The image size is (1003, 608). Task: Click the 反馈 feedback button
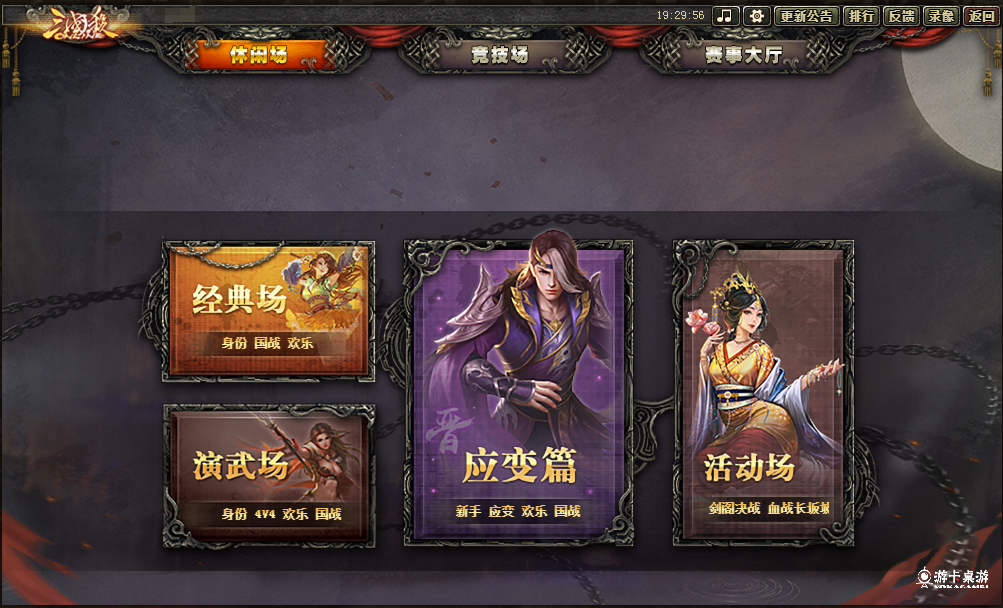[901, 16]
